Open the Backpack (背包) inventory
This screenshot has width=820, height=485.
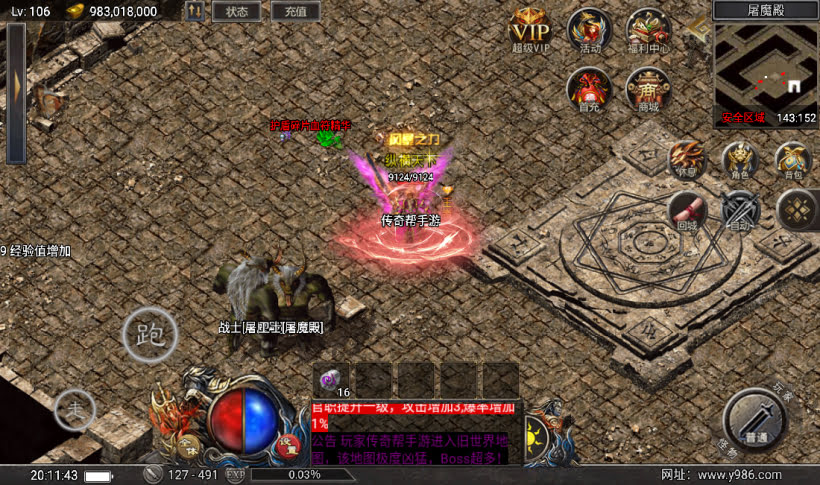click(793, 160)
